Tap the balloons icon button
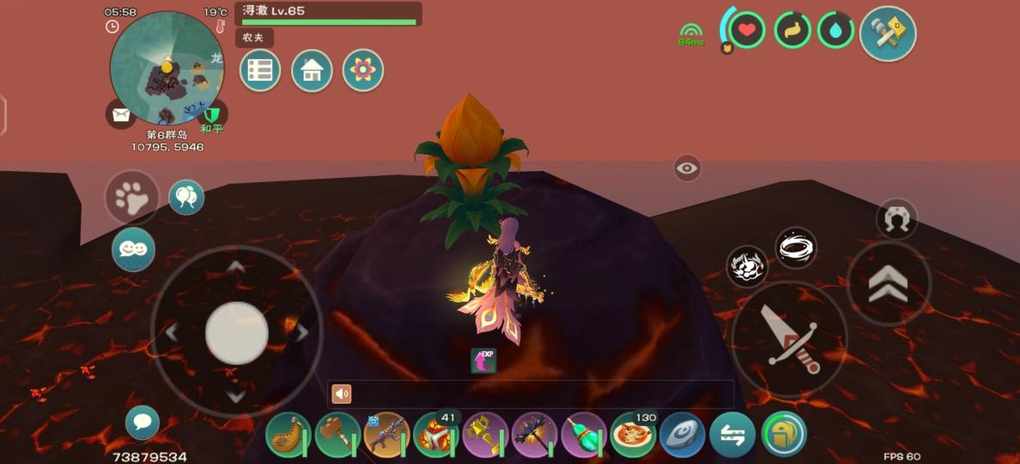1020x464 pixels. pos(186,197)
